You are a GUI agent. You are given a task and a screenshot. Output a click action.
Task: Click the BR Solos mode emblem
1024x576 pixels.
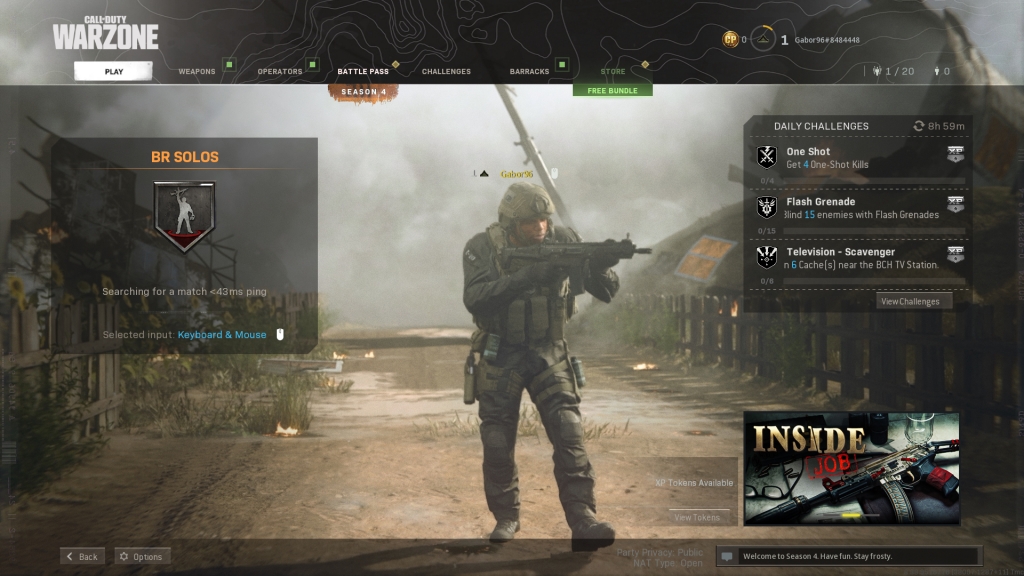[184, 214]
